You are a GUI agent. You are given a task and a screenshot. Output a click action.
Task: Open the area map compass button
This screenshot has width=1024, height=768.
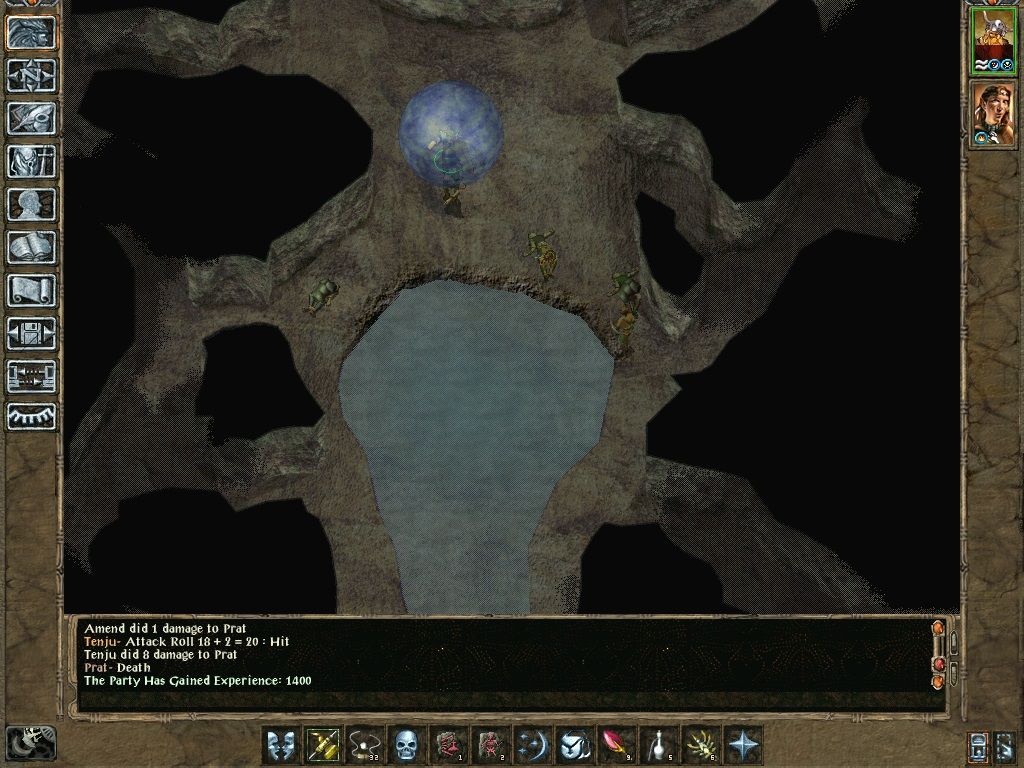[x=32, y=75]
